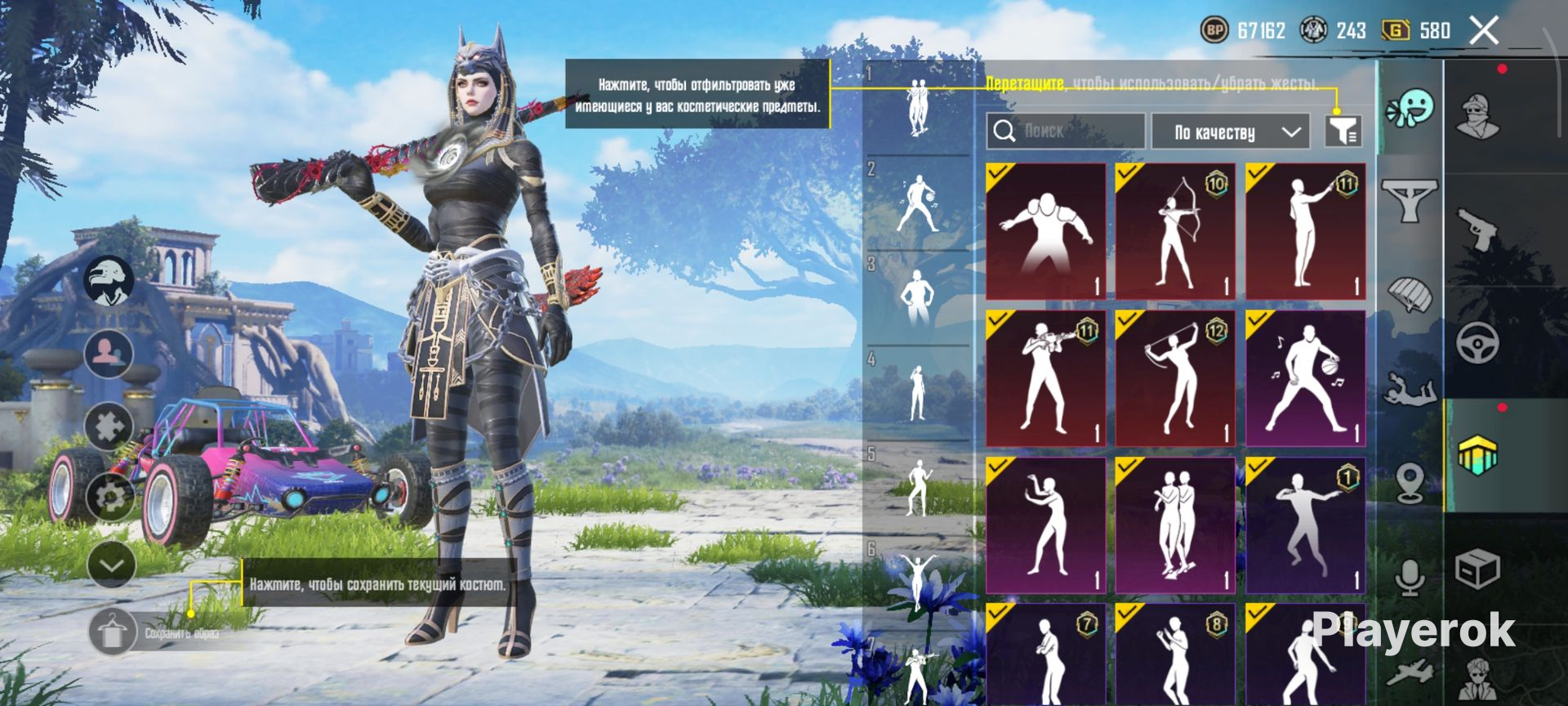Open the По качеству sort dropdown
The width and height of the screenshot is (1568, 706).
(x=1234, y=132)
